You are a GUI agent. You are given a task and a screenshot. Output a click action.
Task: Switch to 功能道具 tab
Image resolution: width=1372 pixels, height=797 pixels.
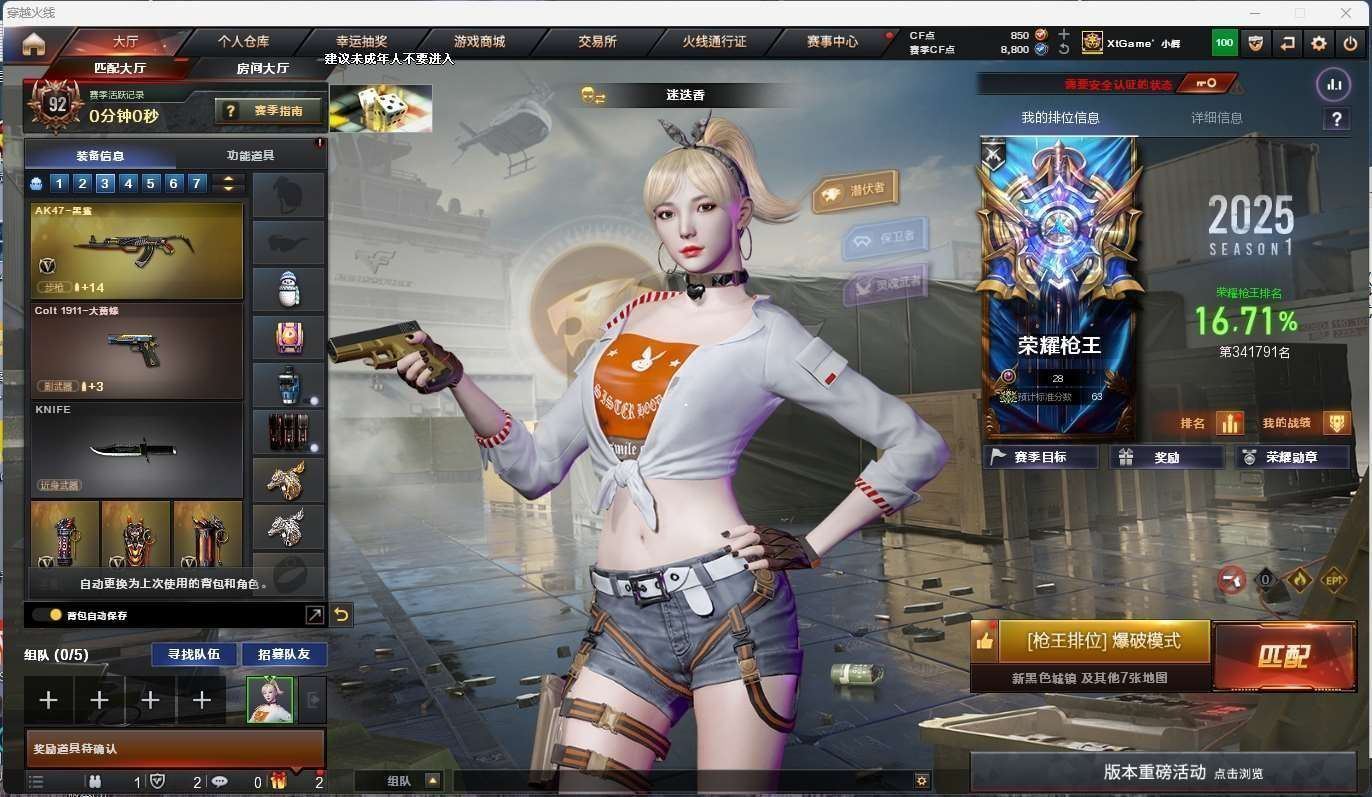[250, 155]
